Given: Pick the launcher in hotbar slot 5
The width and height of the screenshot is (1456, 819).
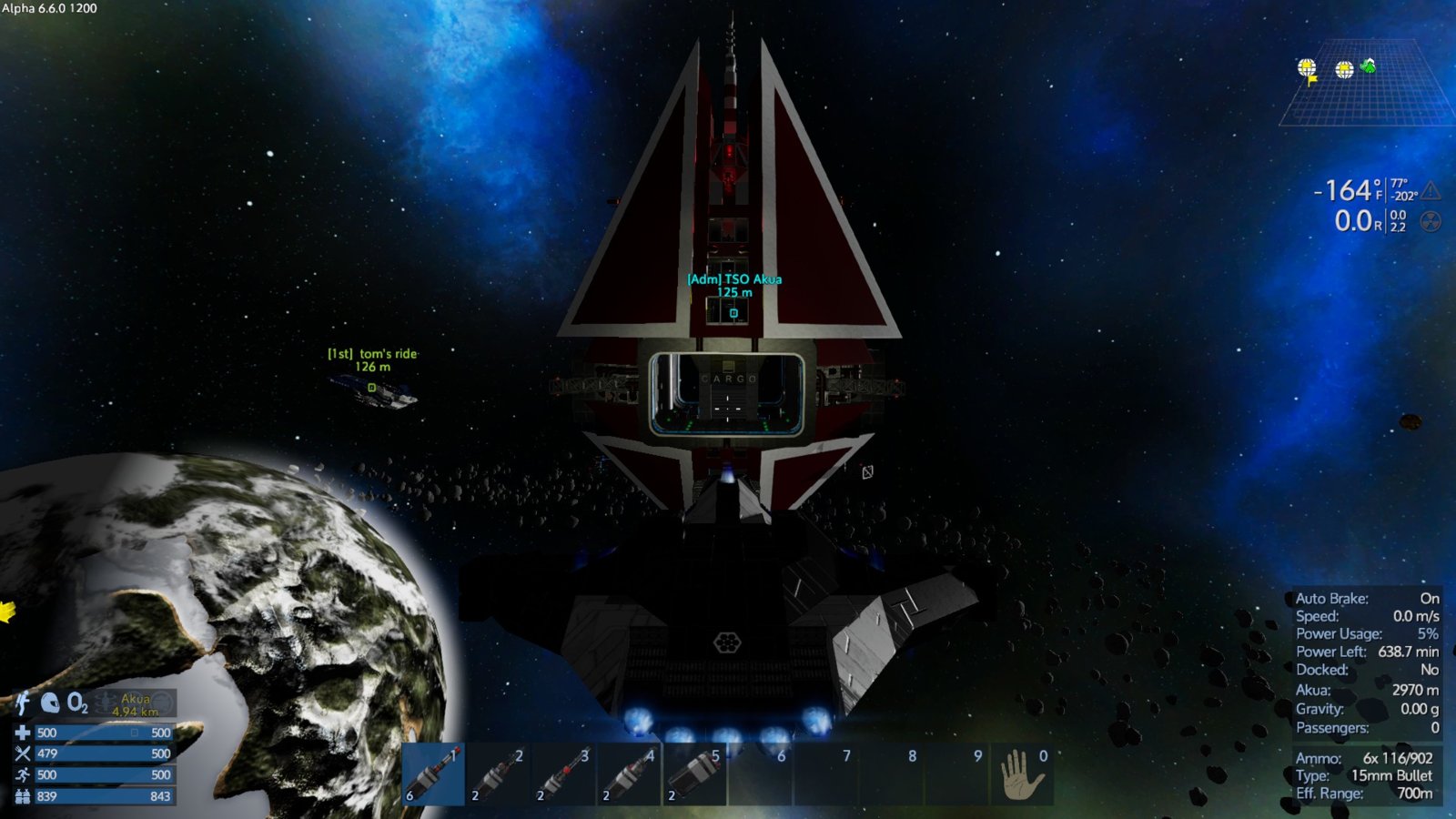Looking at the screenshot, I should 694,774.
